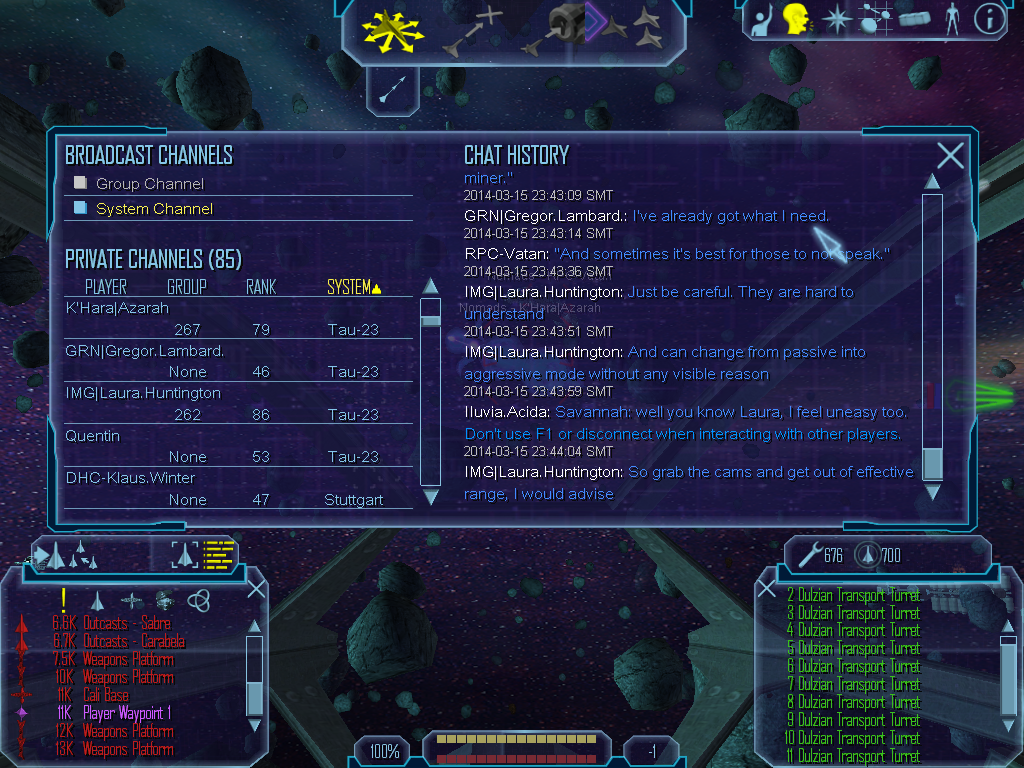1024x768 pixels.
Task: Open the information icon in the top-right bar
Action: 989,19
